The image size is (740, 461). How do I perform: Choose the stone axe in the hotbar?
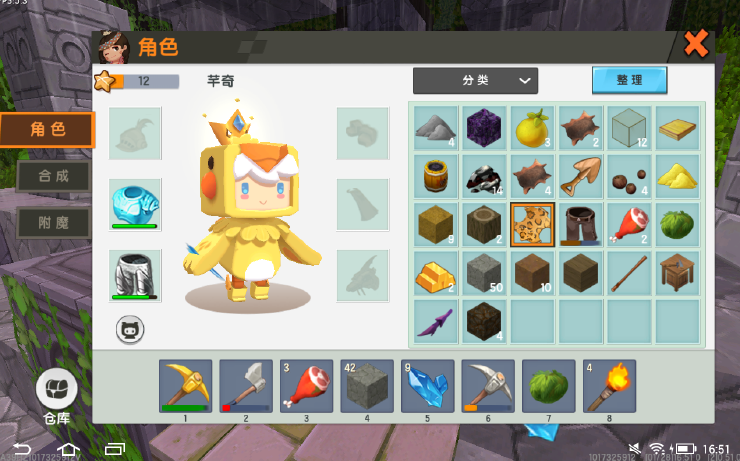[246, 386]
